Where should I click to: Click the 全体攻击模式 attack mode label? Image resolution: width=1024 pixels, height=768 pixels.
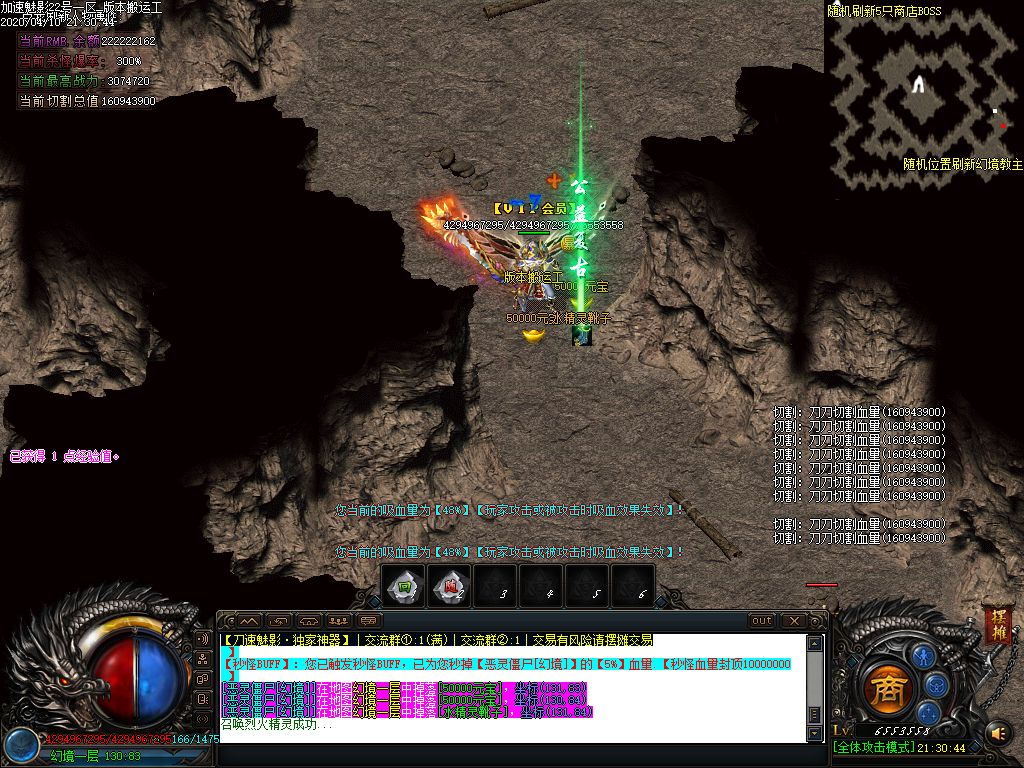tap(873, 748)
